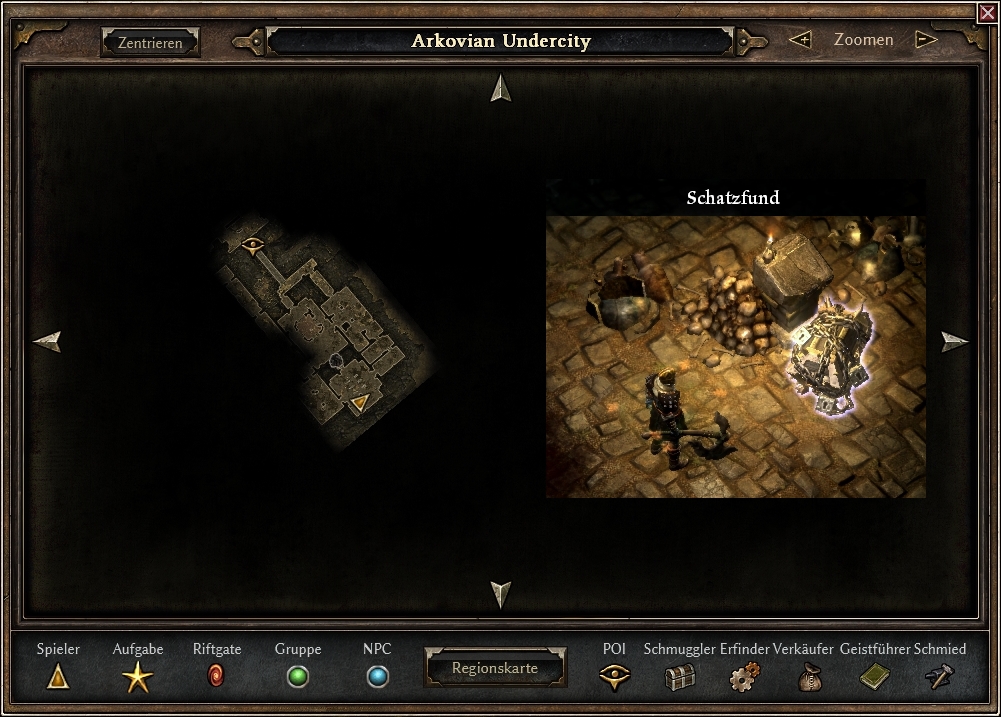
Task: Select the Schmuggler chest legend icon
Action: click(x=679, y=677)
